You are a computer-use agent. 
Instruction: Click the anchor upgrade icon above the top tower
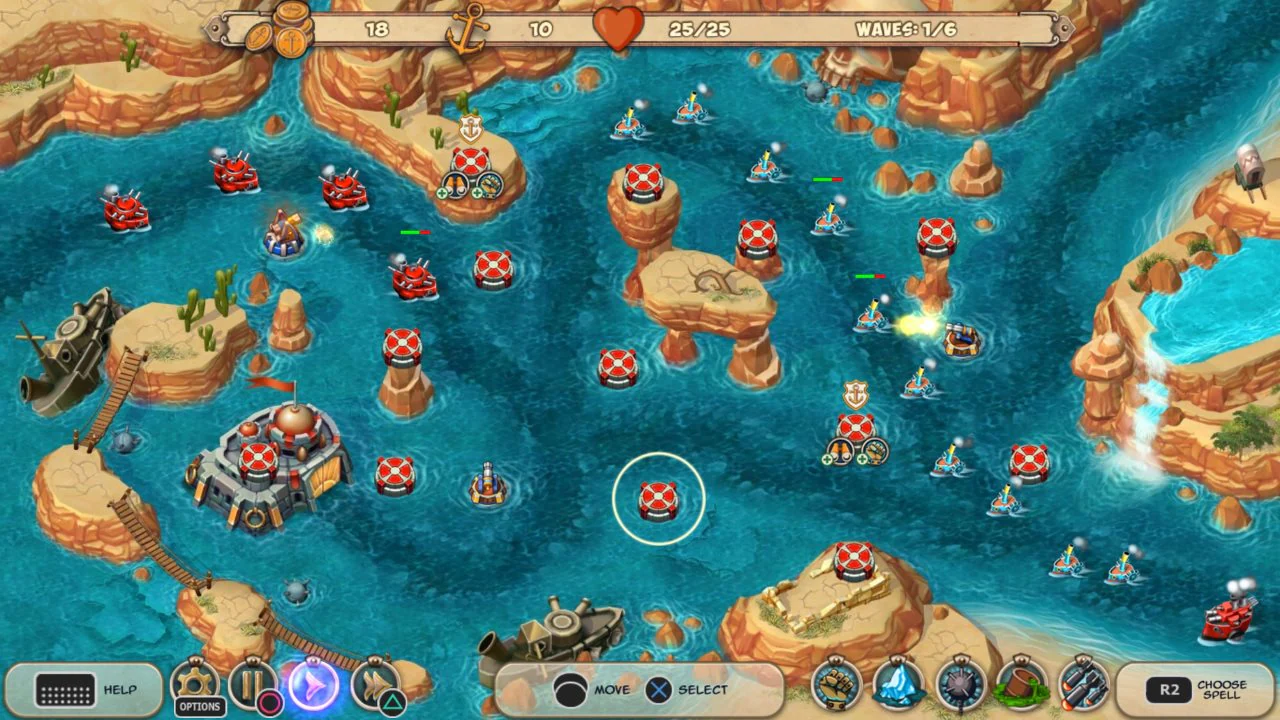[x=468, y=128]
